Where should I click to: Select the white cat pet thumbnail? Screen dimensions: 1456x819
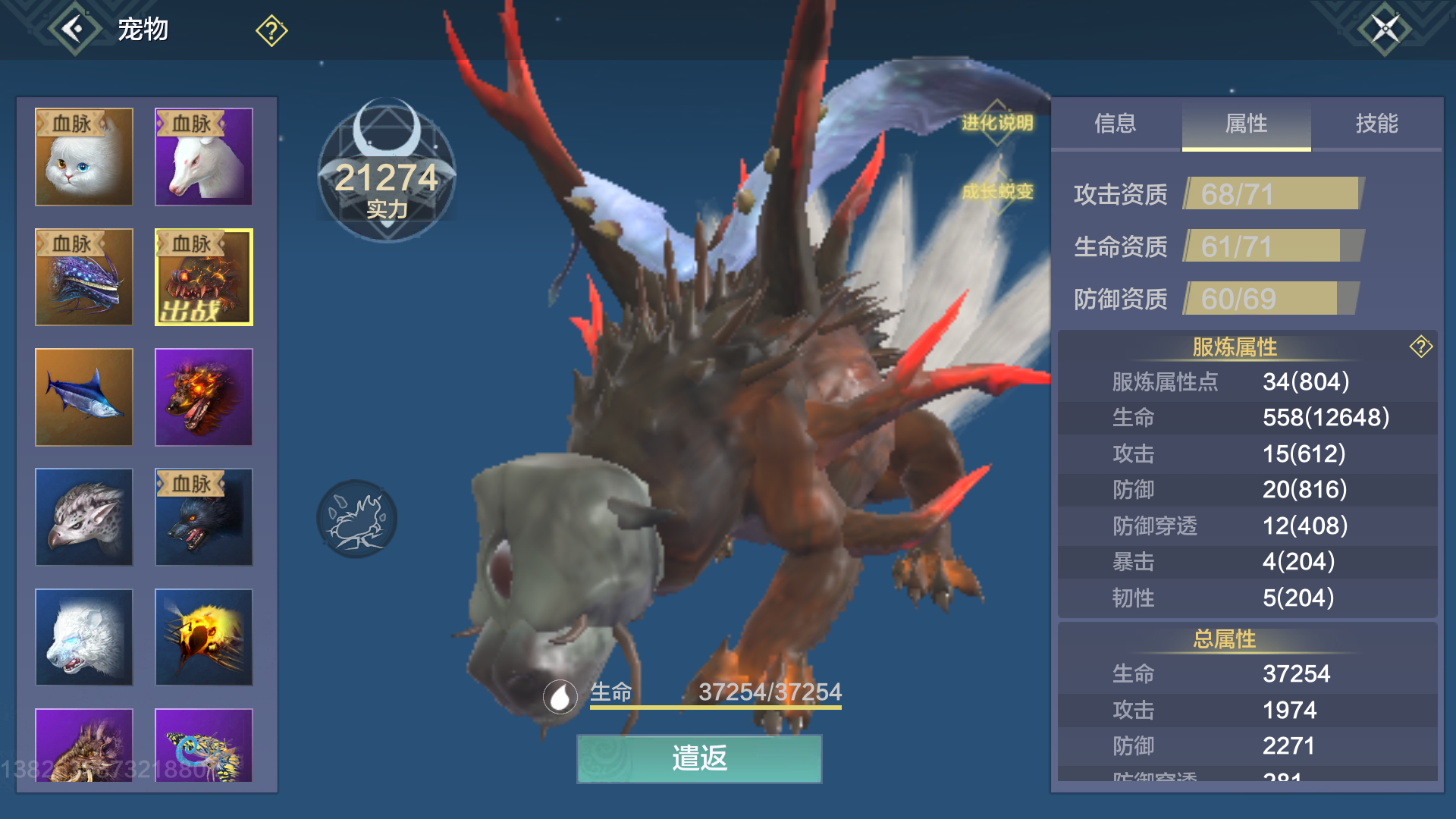click(x=83, y=157)
